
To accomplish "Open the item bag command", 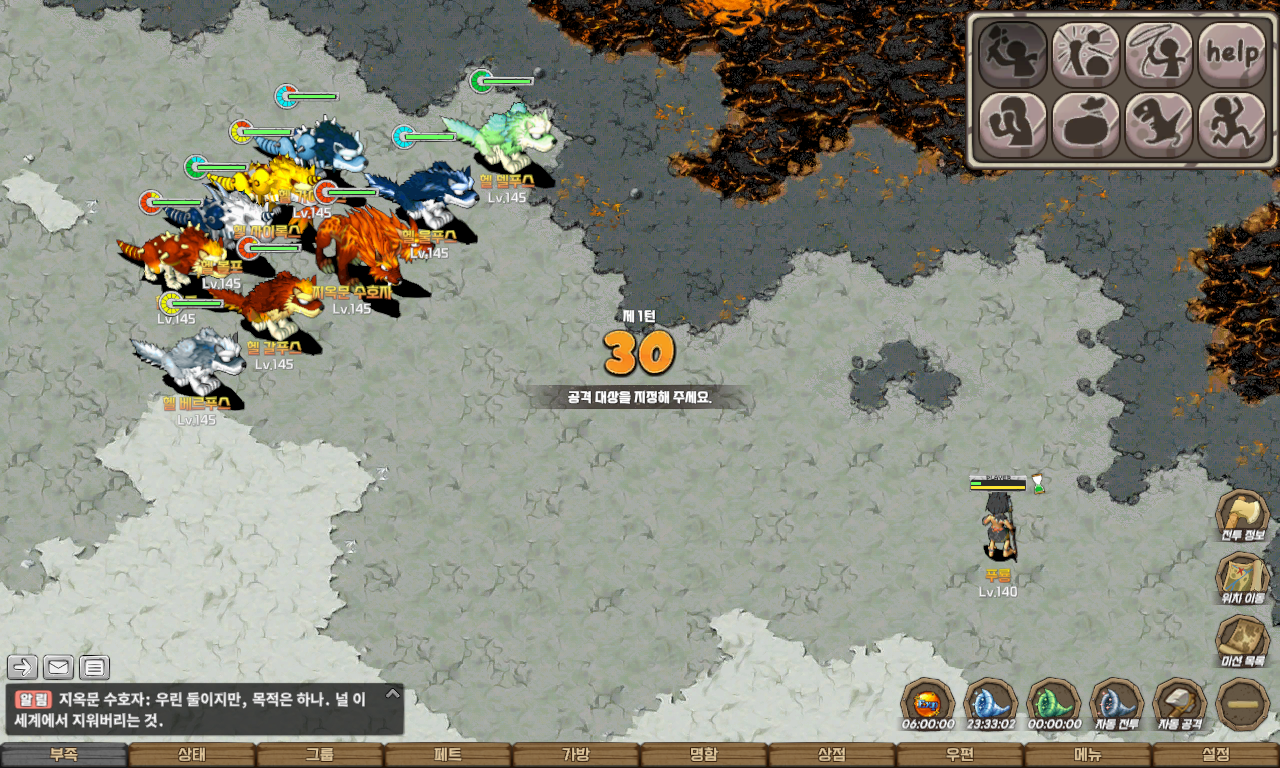I will tap(1086, 126).
